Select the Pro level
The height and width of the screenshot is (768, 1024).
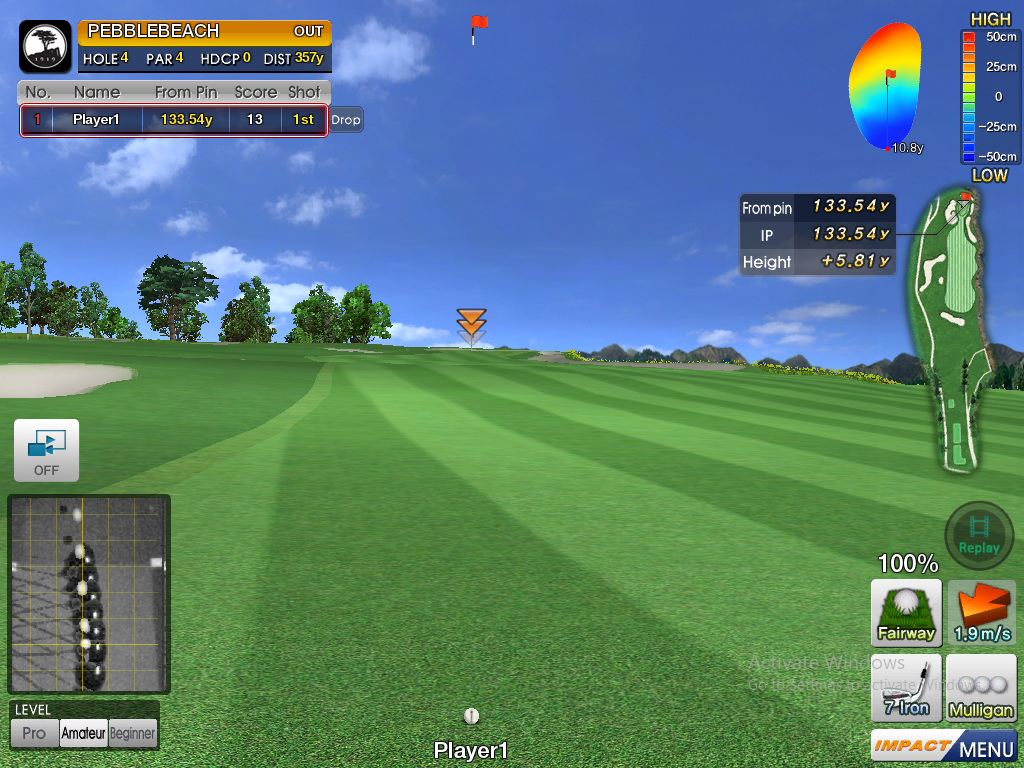34,733
